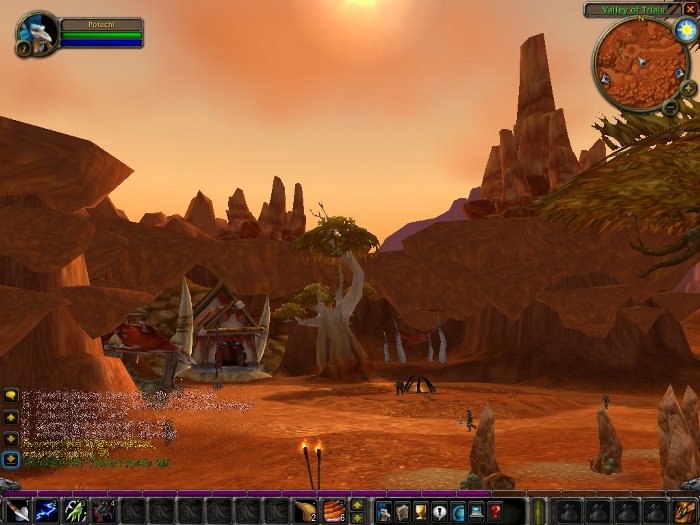Activate the red racial ability in slot 4
Screen dimensions: 700x525
[x=104, y=511]
